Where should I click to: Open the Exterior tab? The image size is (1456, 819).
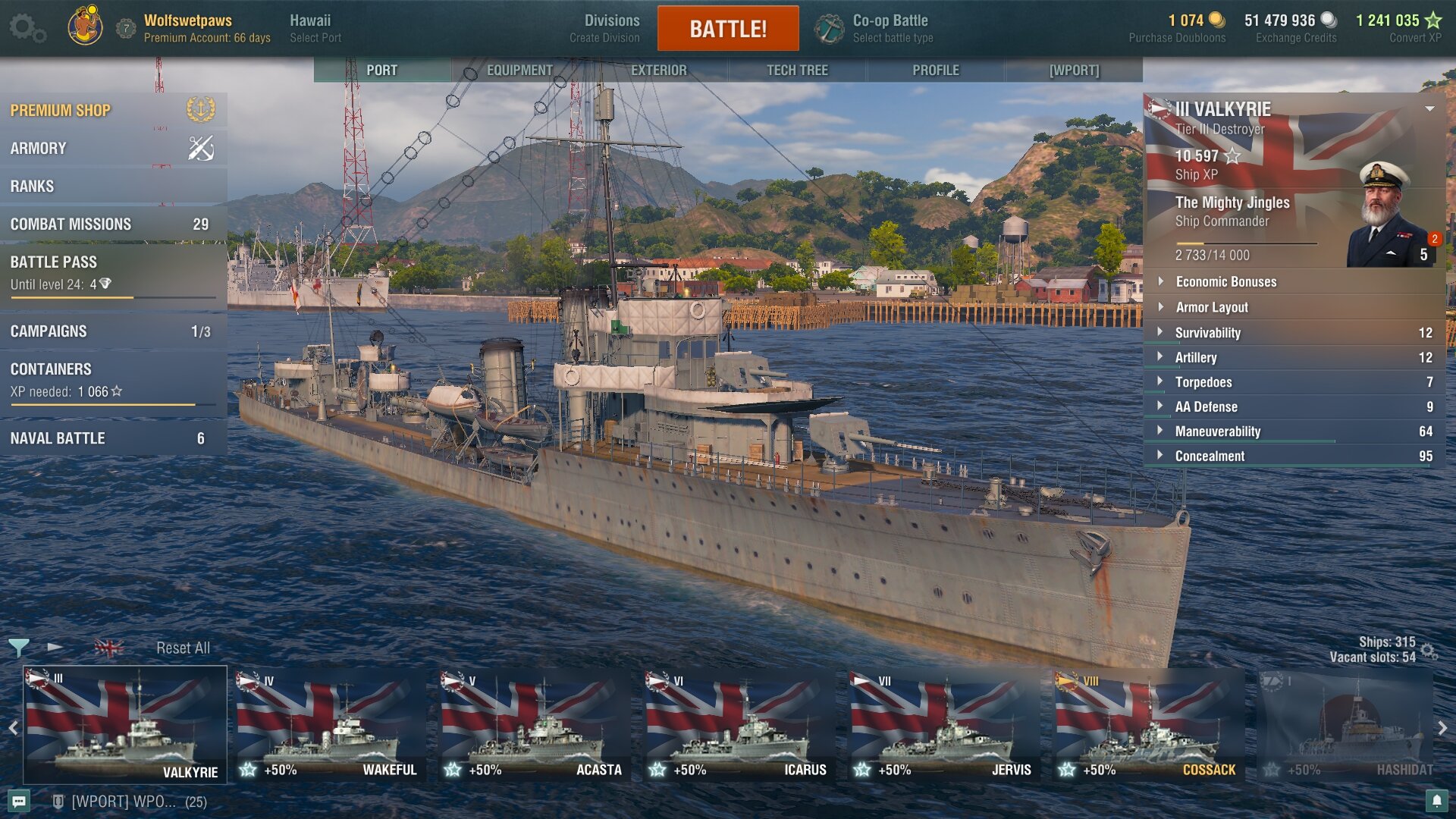(x=658, y=70)
